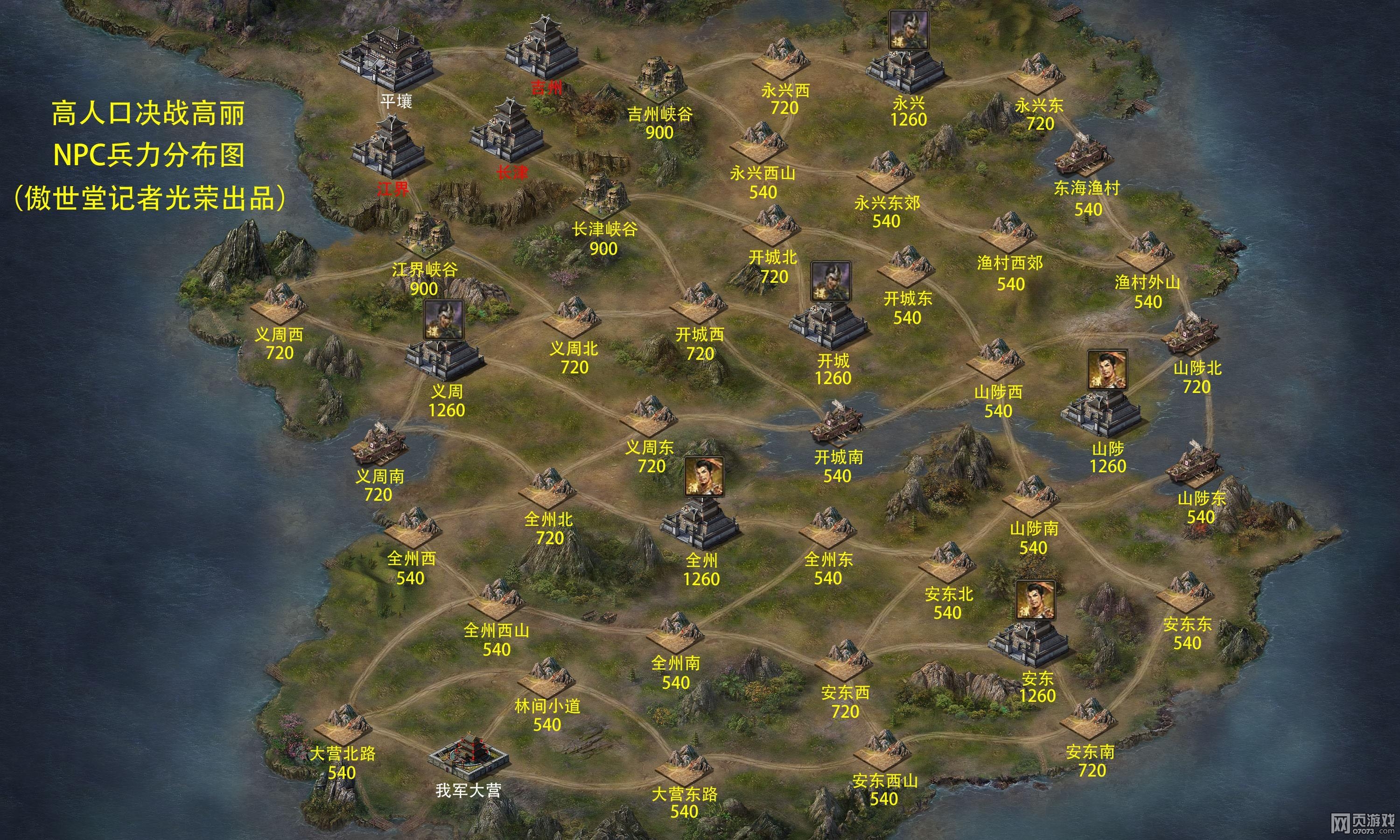This screenshot has height=840, width=1400.
Task: Click the general portrait above 永兴
Action: (908, 30)
